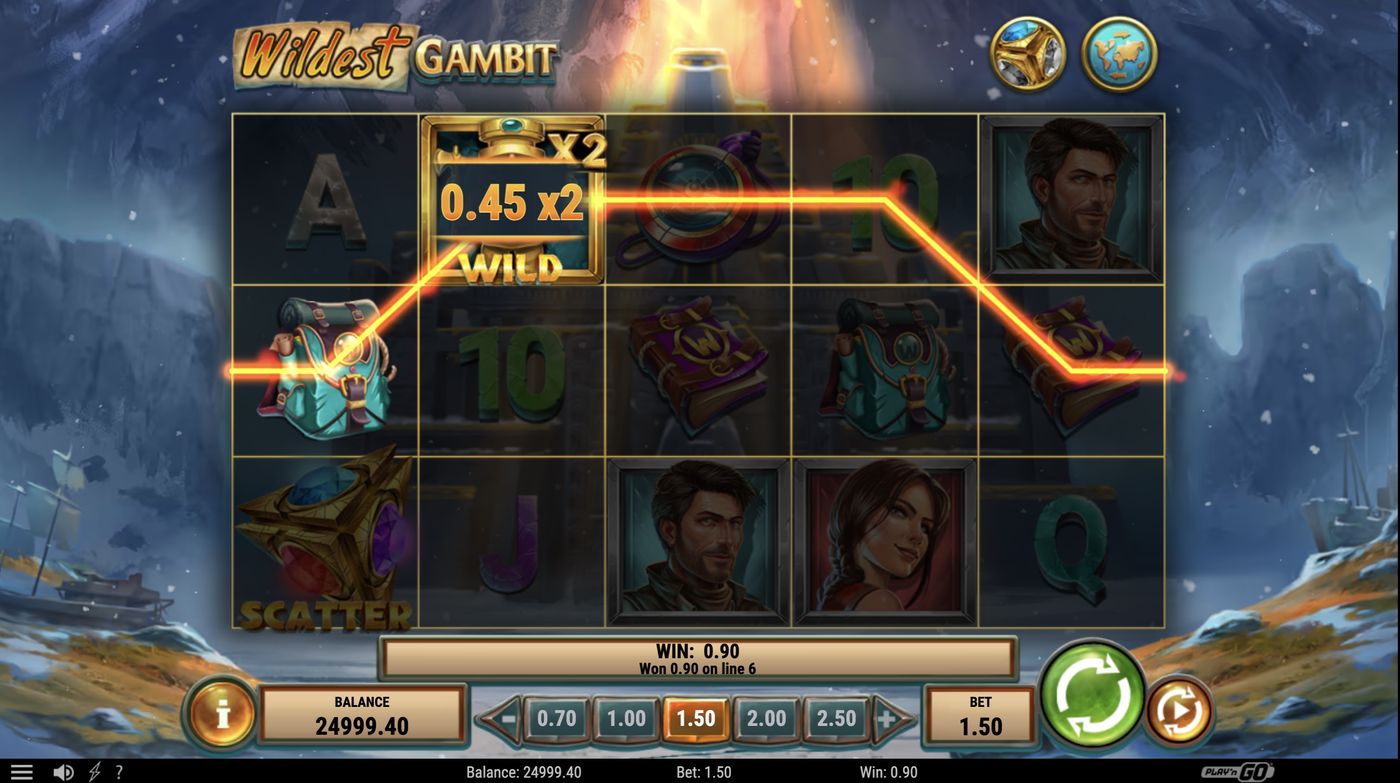Open the globe world map feature icon
The height and width of the screenshot is (783, 1400).
1120,51
